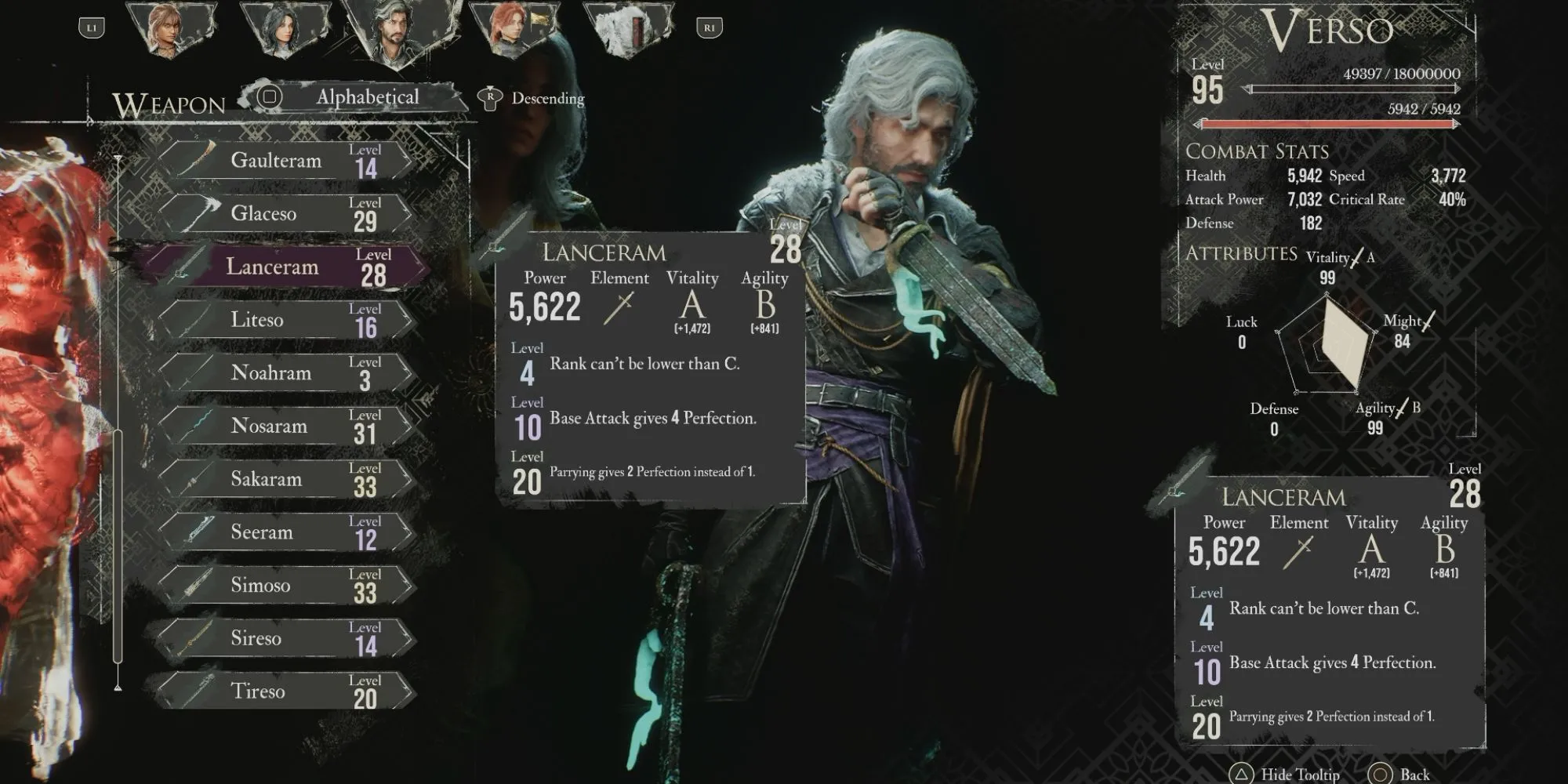1568x784 pixels.
Task: Select Seeram in the weapon list
Action: [286, 532]
